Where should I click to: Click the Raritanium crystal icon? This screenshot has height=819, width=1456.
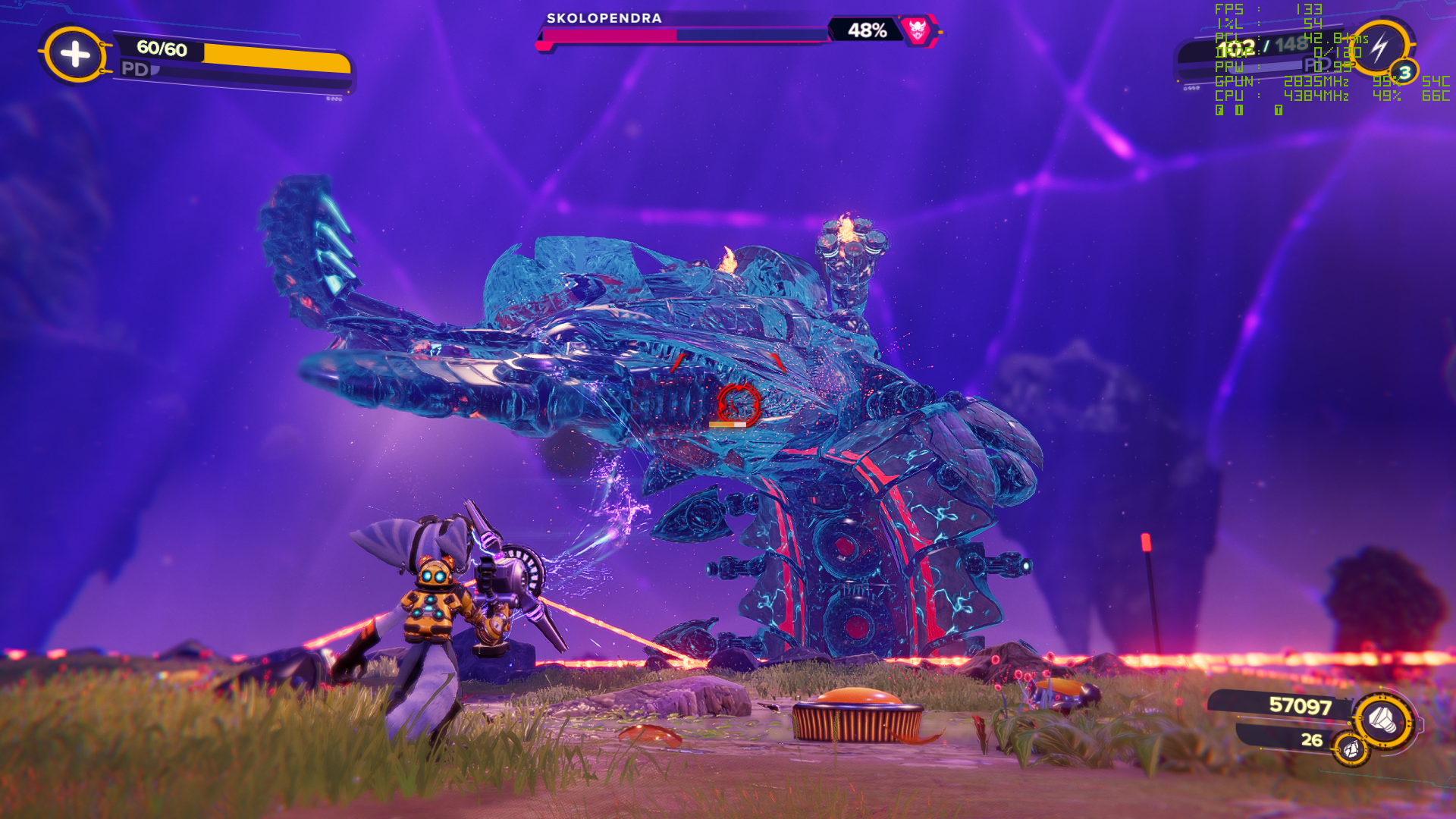click(1351, 750)
